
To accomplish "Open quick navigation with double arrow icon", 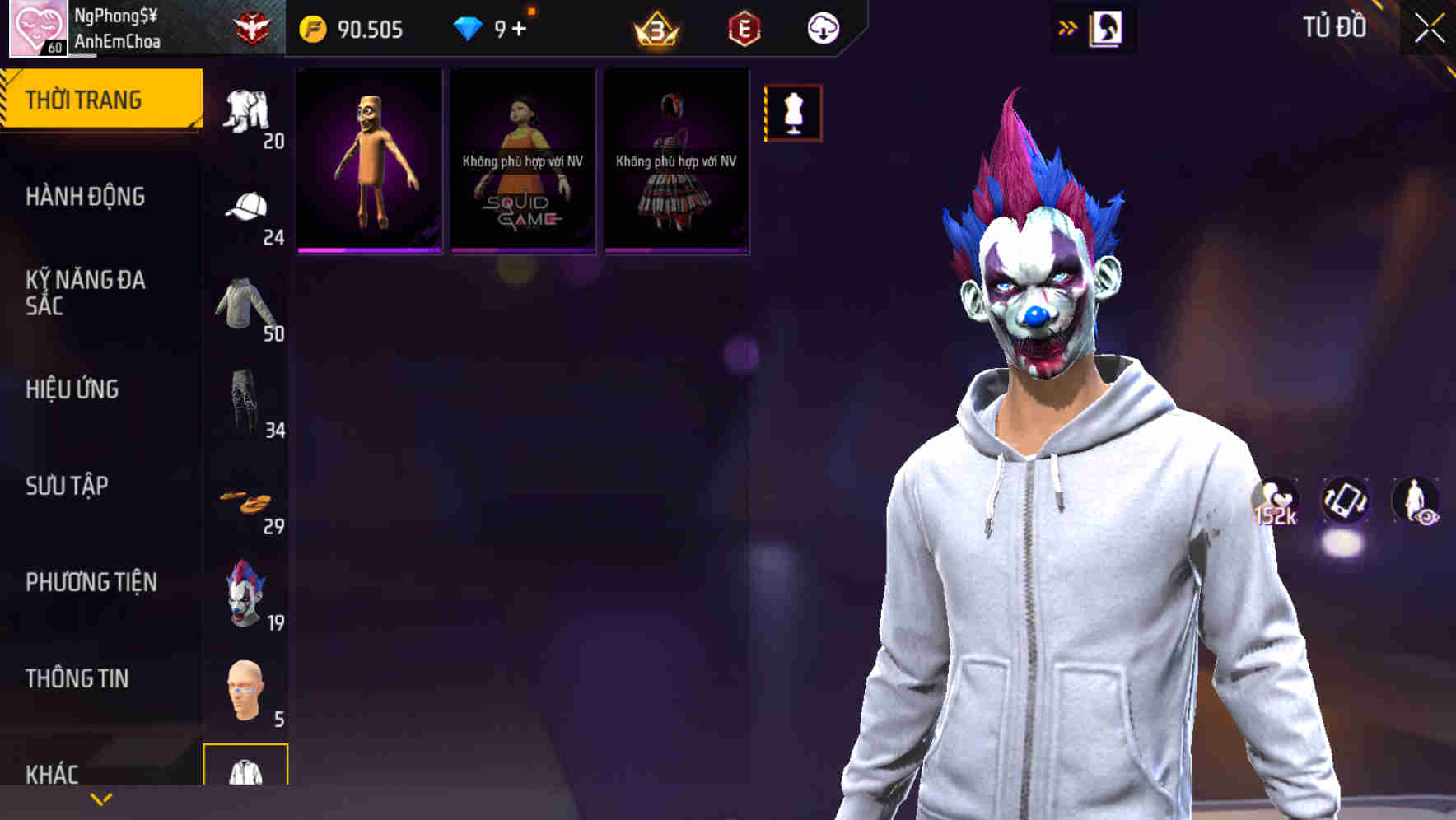I will [1068, 27].
